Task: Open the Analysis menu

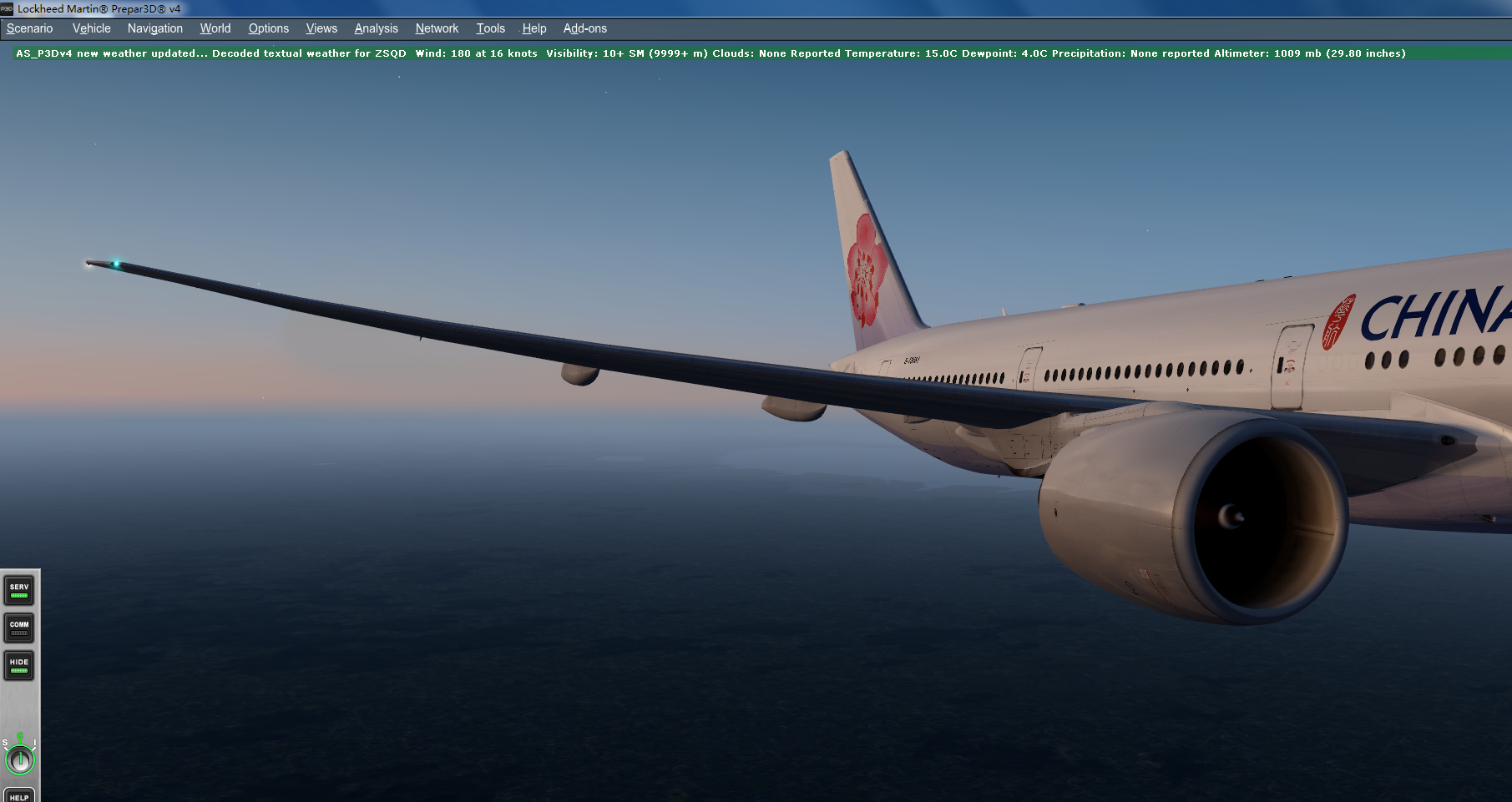Action: point(376,28)
